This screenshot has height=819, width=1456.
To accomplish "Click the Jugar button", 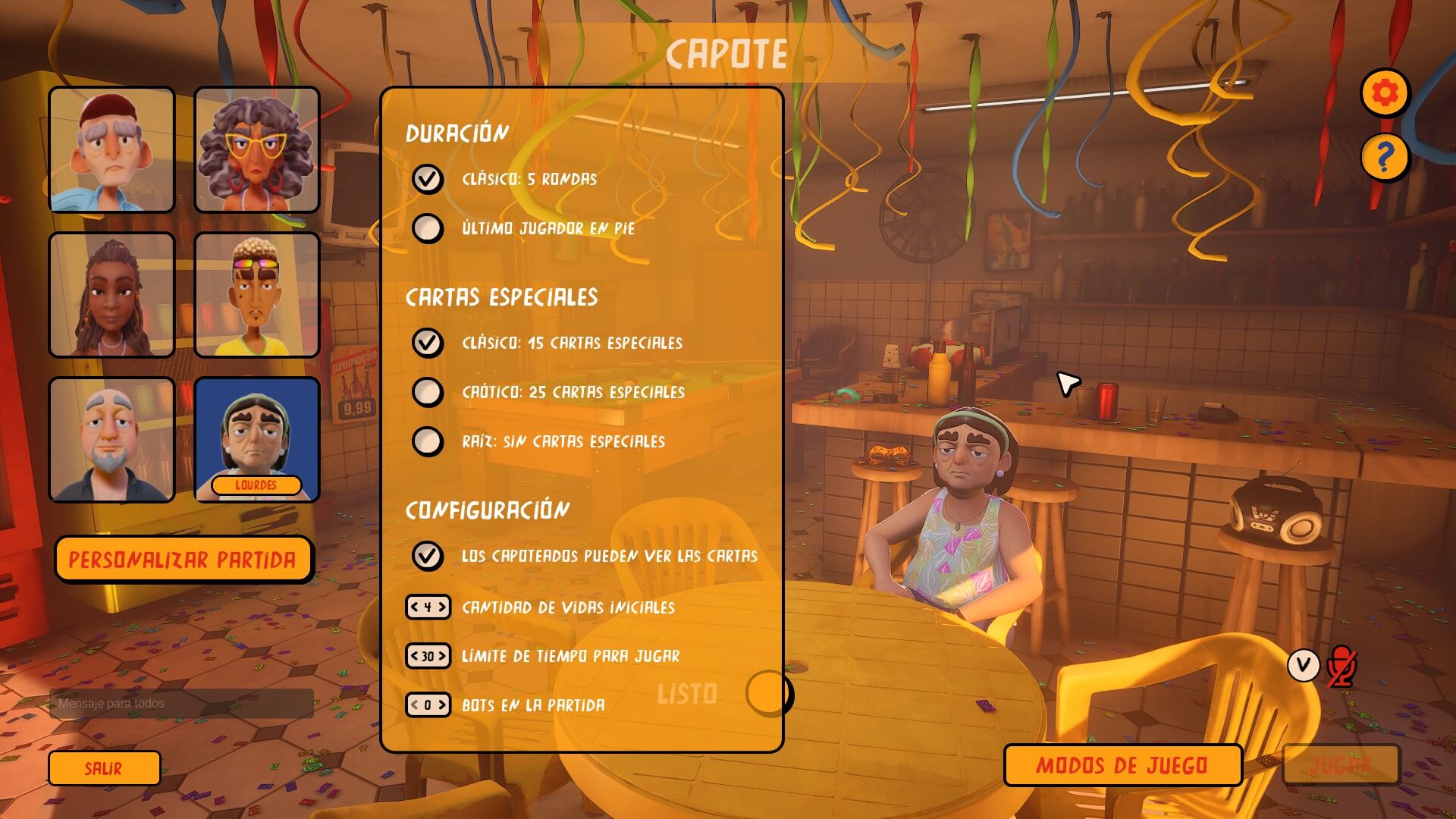I will 1340,765.
